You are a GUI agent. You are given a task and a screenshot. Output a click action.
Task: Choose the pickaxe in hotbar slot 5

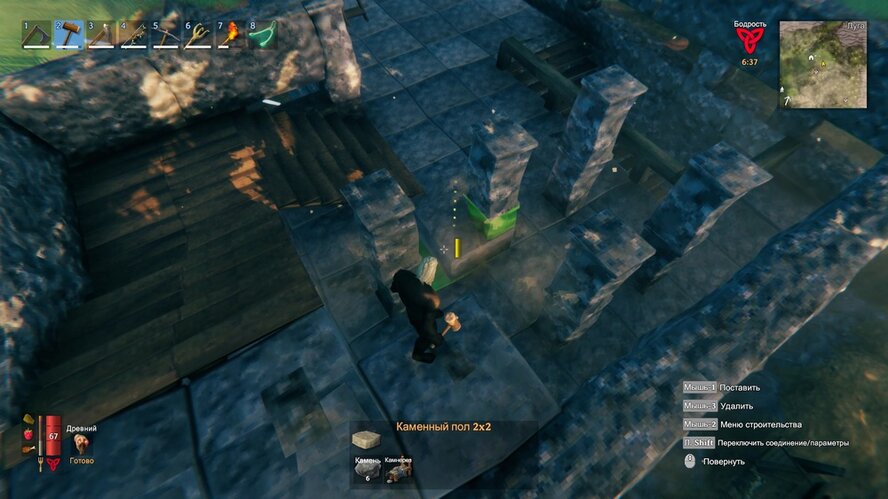[x=166, y=34]
